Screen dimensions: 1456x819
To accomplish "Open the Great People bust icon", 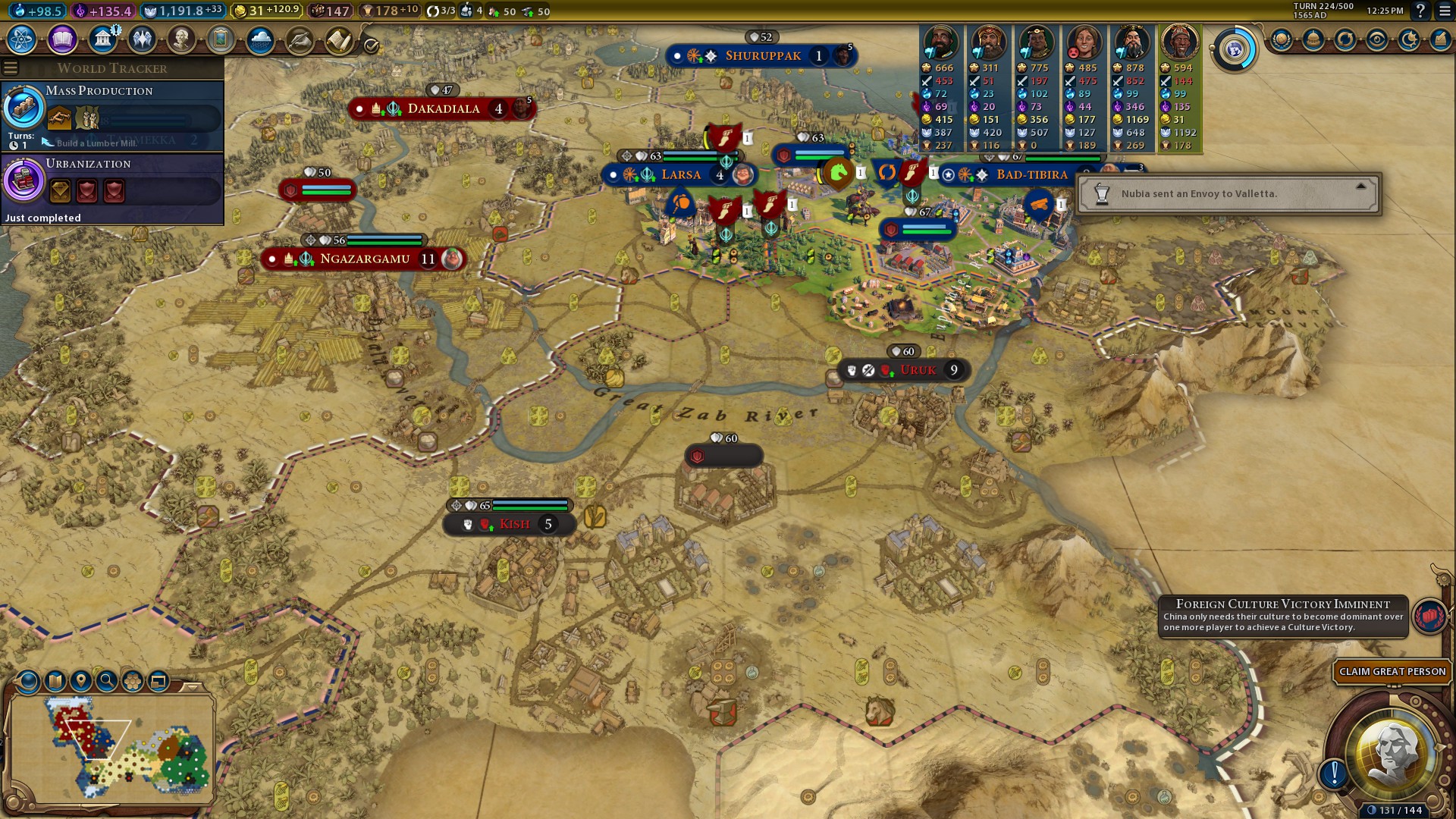I will [x=181, y=39].
